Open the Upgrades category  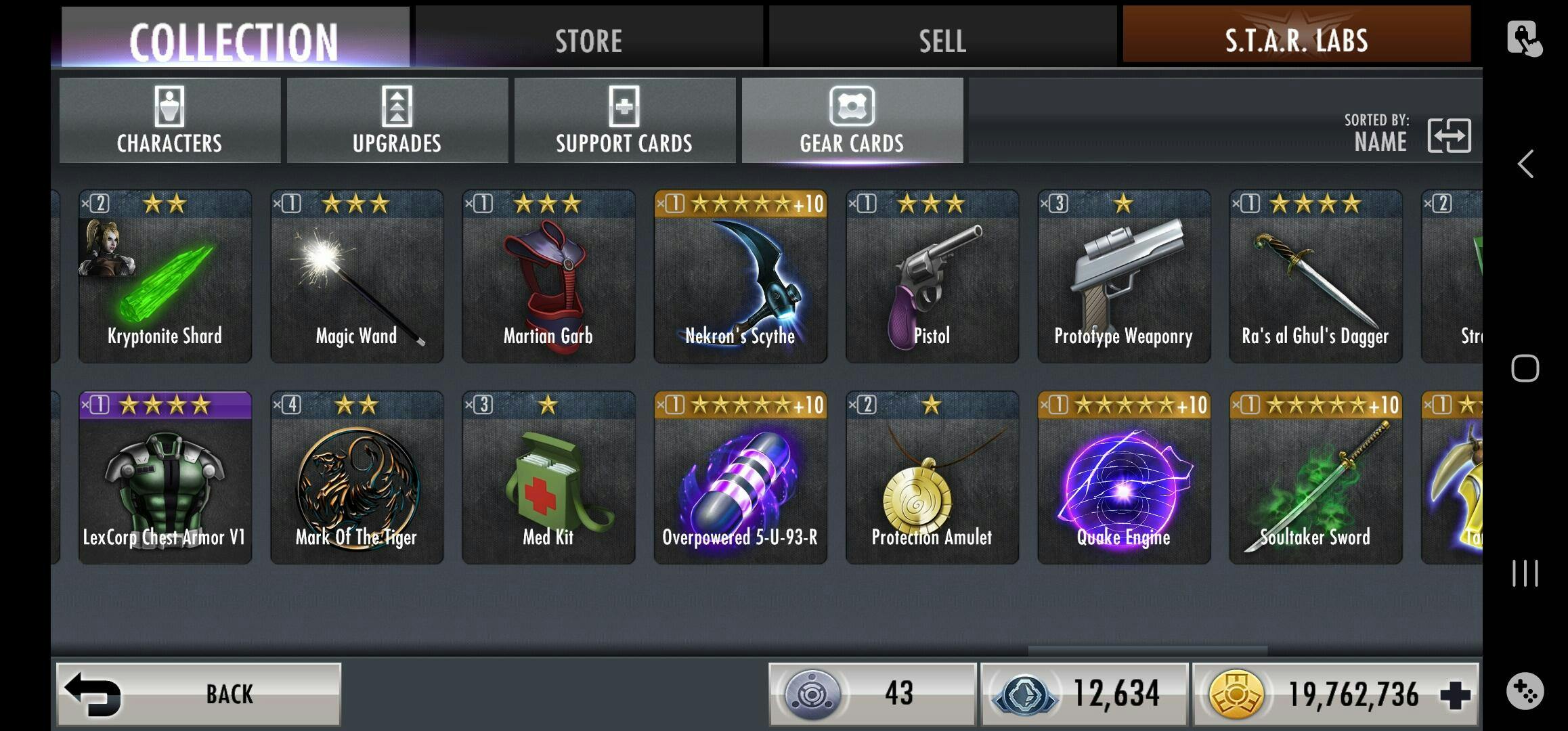coord(397,120)
